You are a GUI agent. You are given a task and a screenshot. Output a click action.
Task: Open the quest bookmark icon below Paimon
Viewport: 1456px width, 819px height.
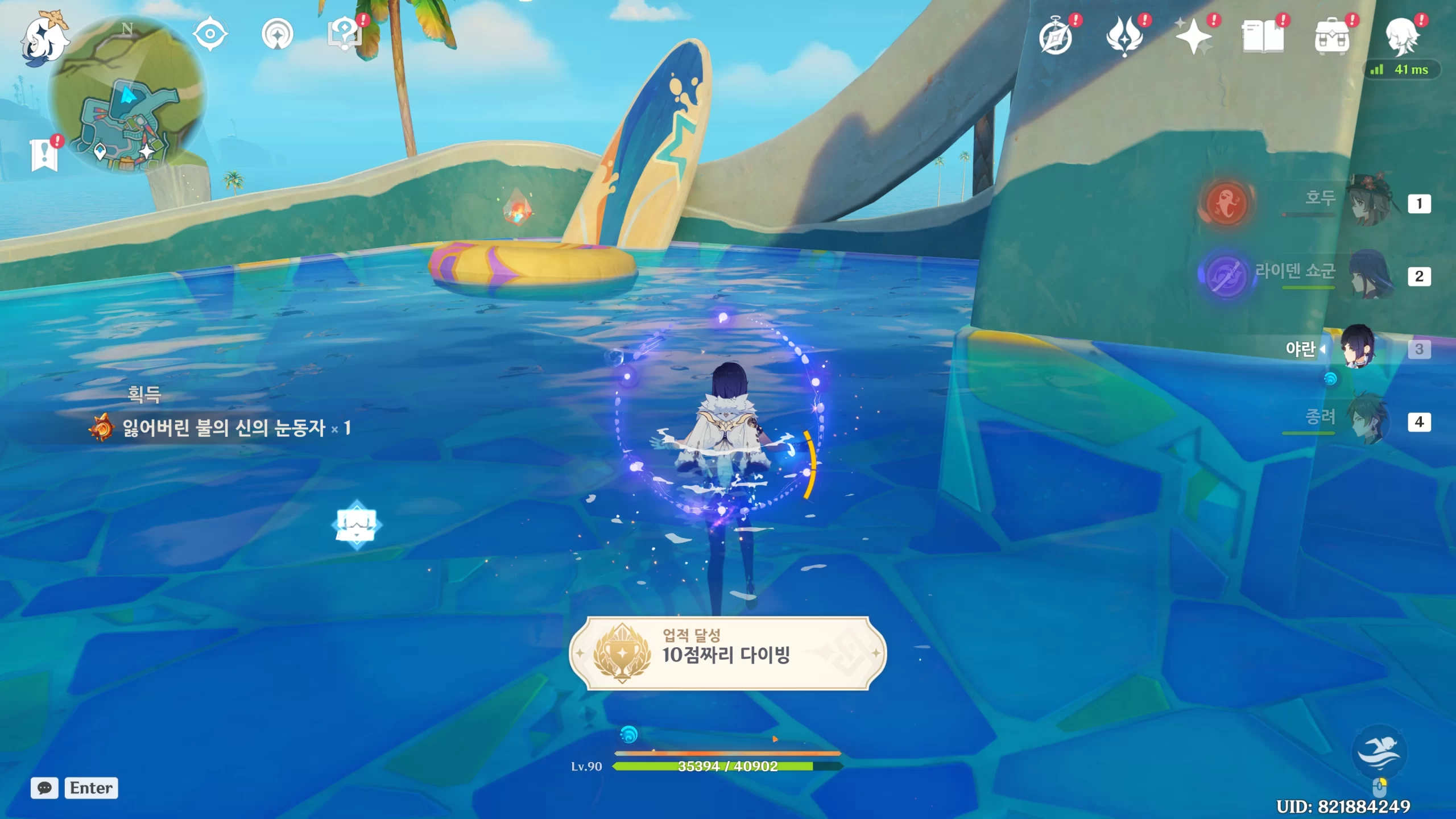click(44, 154)
